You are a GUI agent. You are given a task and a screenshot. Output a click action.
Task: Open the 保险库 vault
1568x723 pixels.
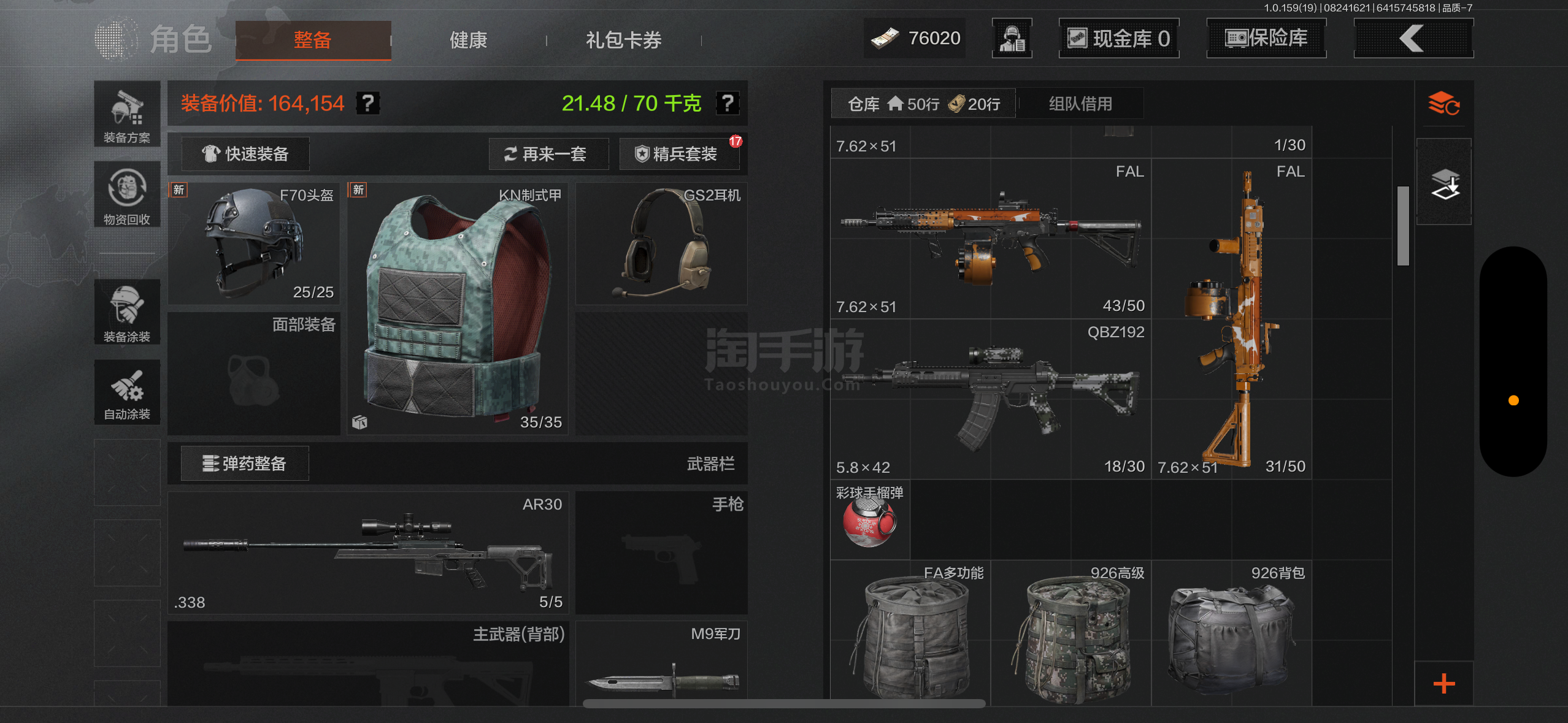[1266, 39]
